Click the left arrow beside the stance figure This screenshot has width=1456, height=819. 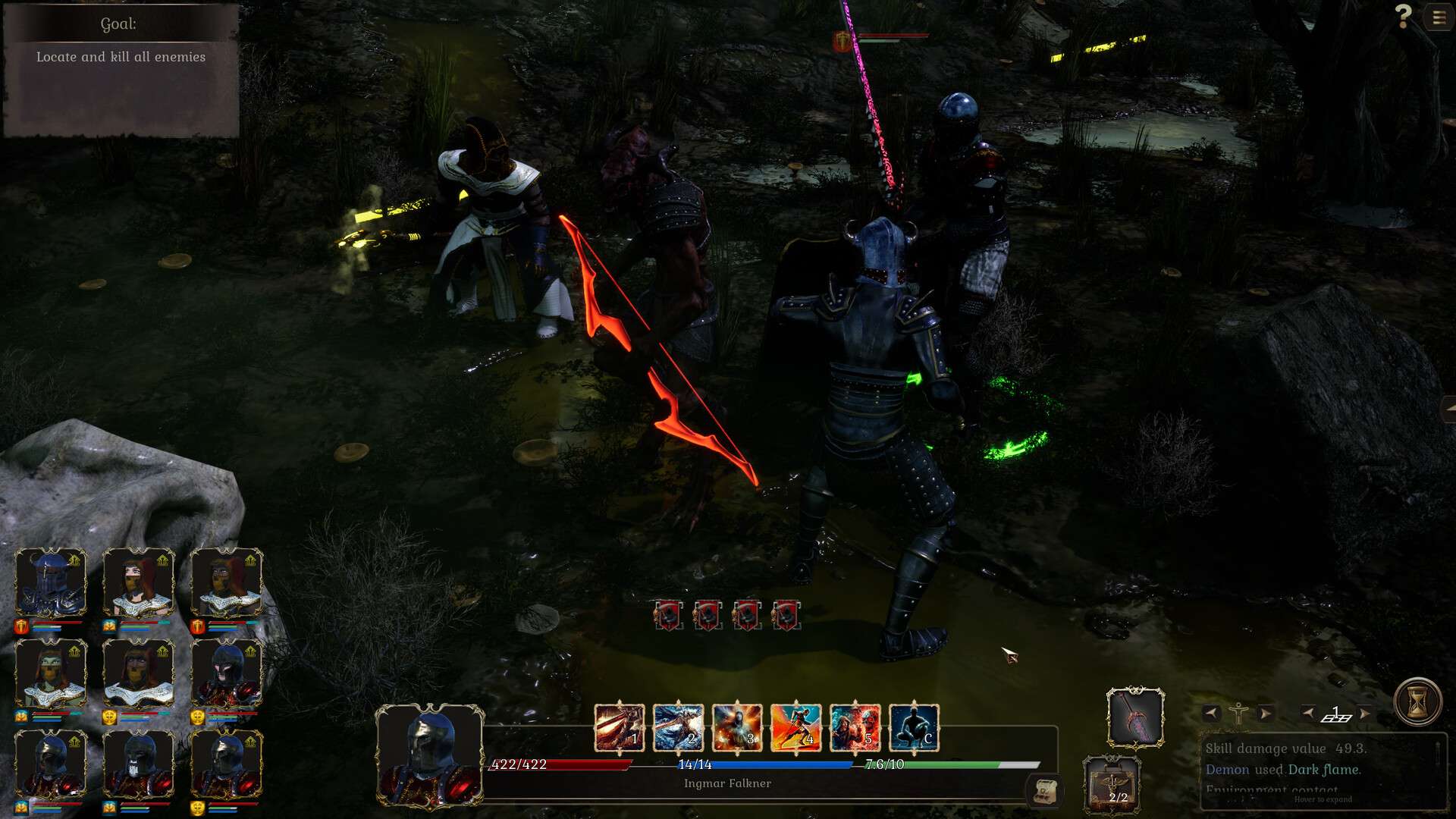[1211, 713]
